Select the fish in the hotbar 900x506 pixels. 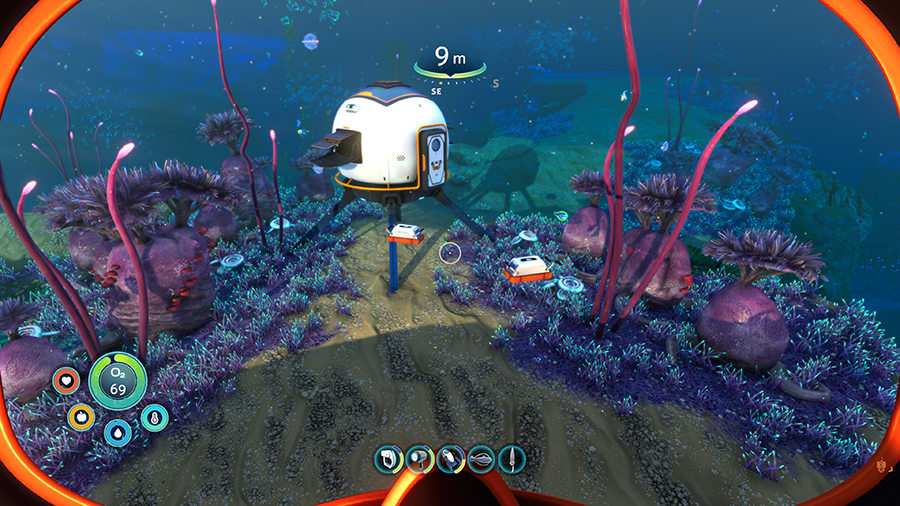tap(481, 459)
